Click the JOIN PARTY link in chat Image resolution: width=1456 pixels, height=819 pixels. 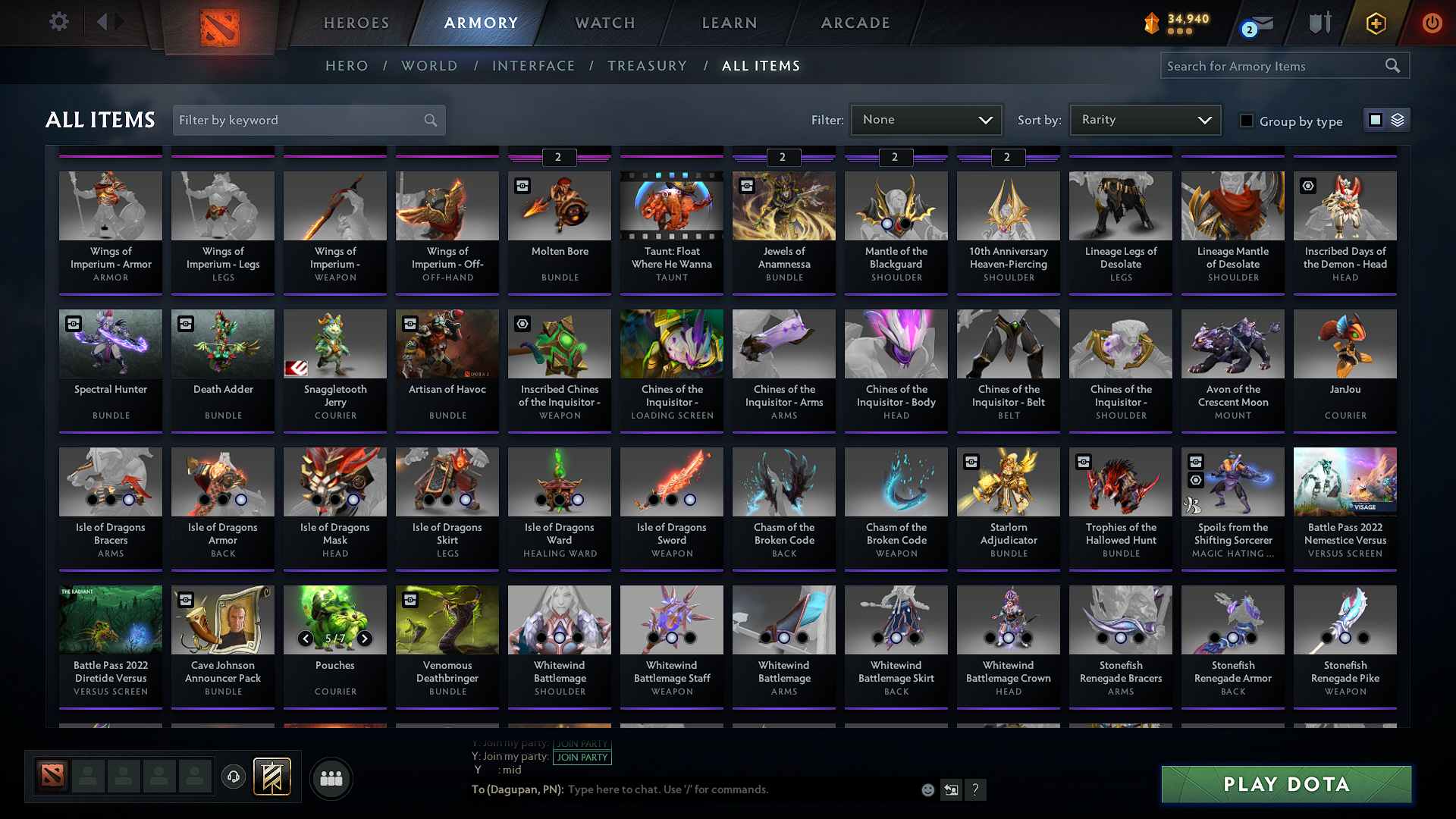click(582, 757)
